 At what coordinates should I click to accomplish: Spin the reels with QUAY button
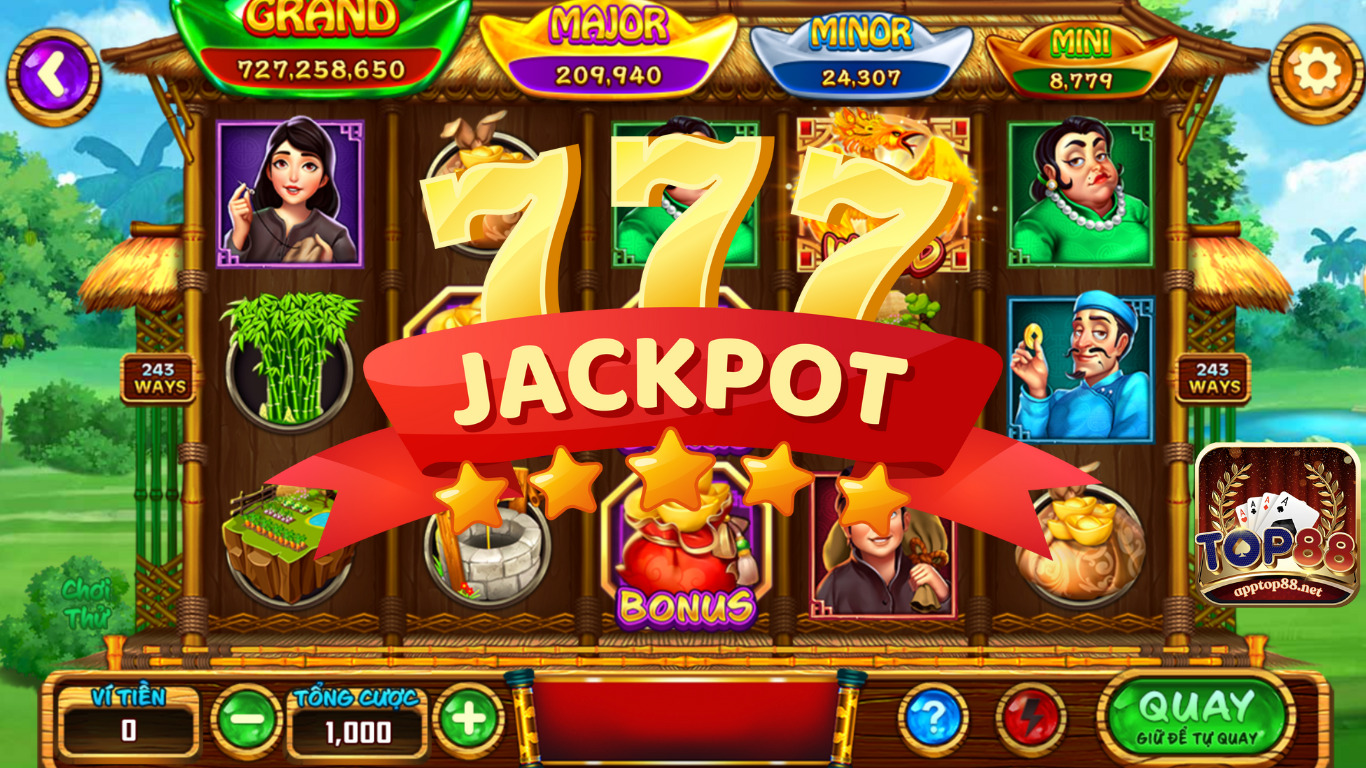(1196, 716)
